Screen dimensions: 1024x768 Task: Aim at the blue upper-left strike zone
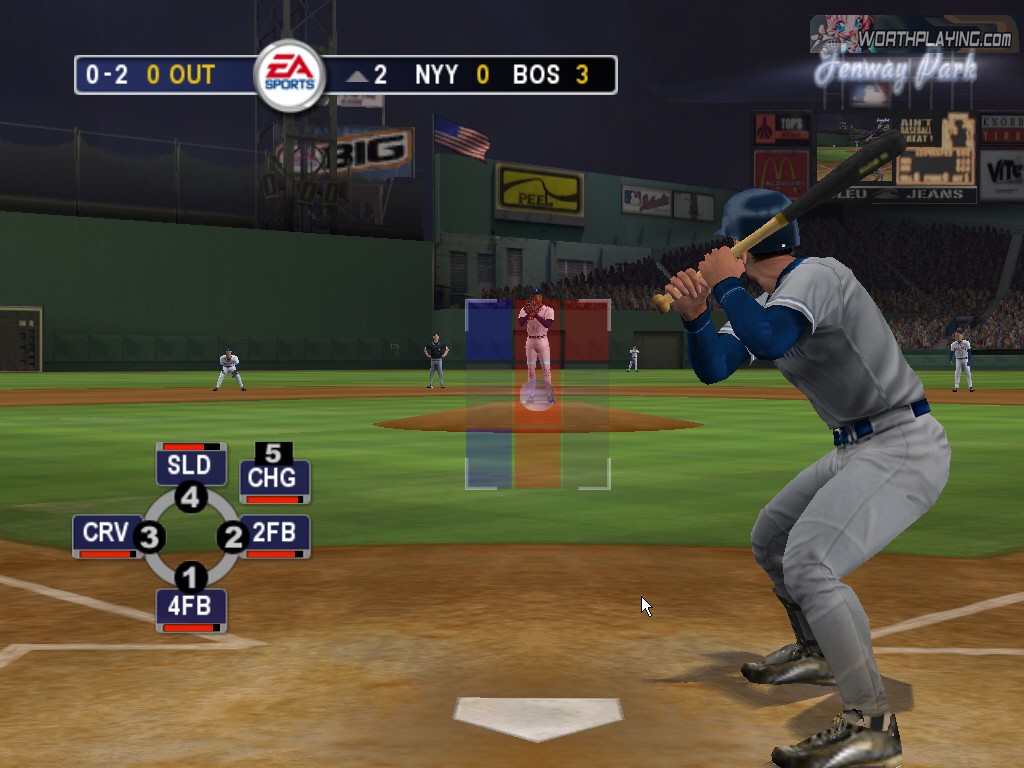coord(489,331)
